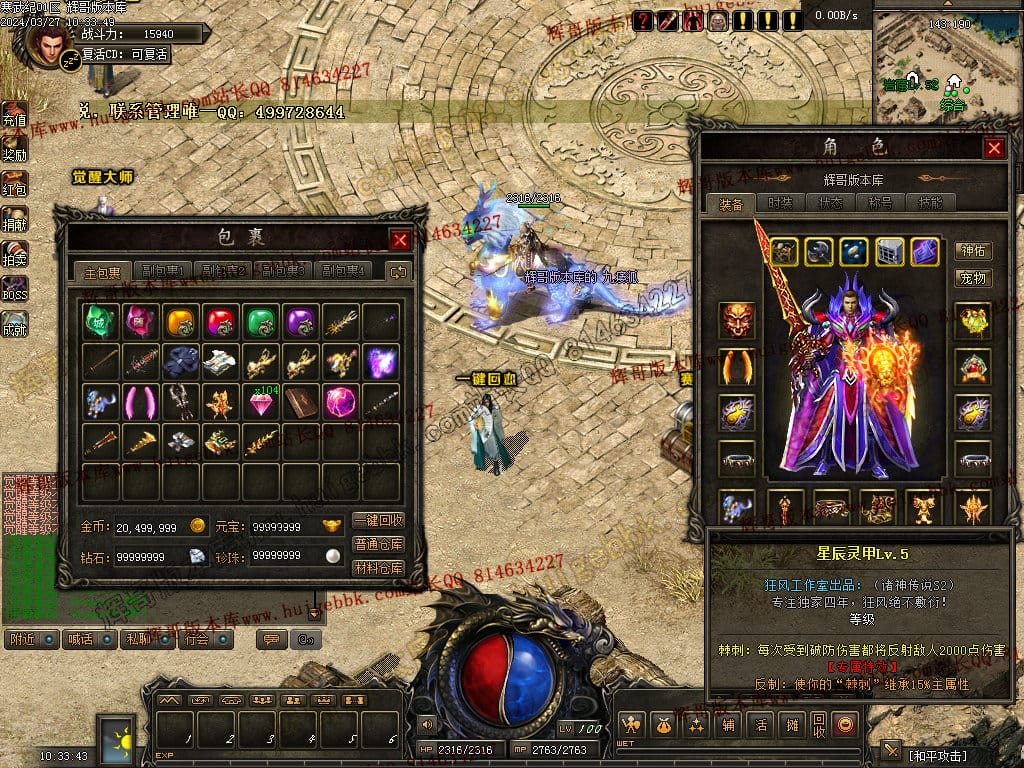Image resolution: width=1024 pixels, height=768 pixels.
Task: Click the 神佑 button on character panel
Action: click(x=973, y=251)
